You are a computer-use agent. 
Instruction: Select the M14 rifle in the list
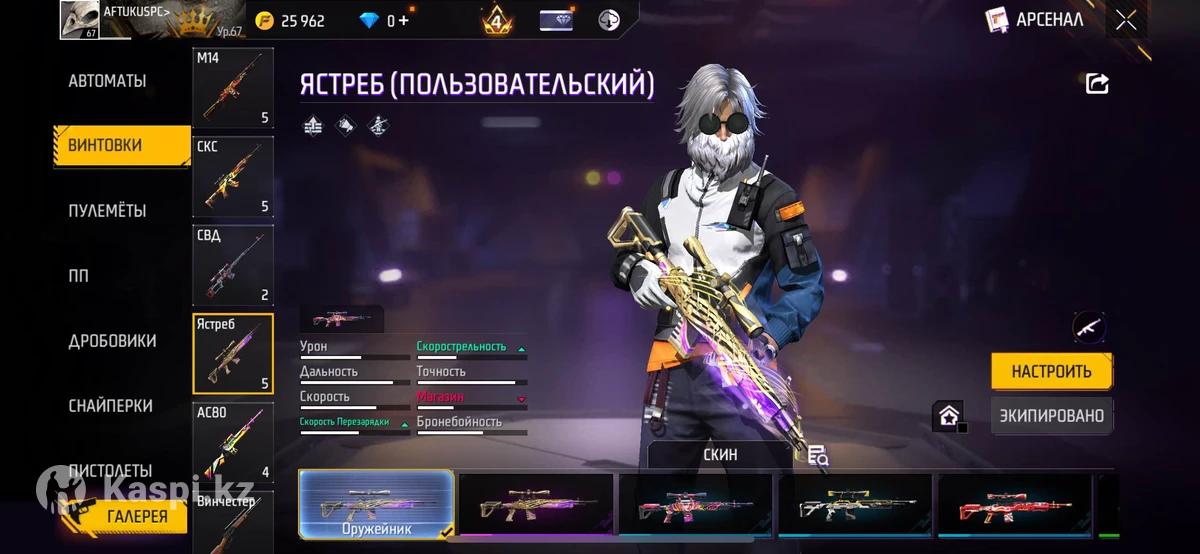232,90
